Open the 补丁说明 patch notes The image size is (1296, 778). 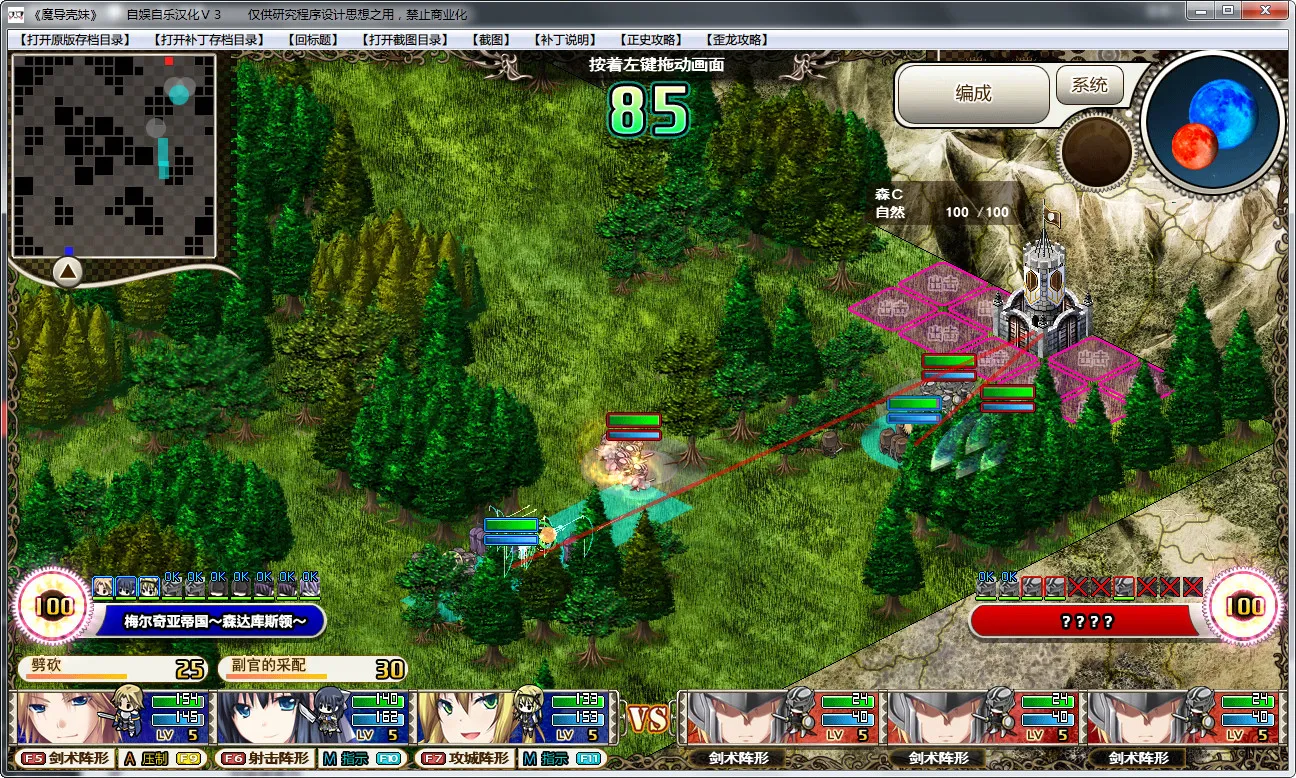tap(565, 40)
